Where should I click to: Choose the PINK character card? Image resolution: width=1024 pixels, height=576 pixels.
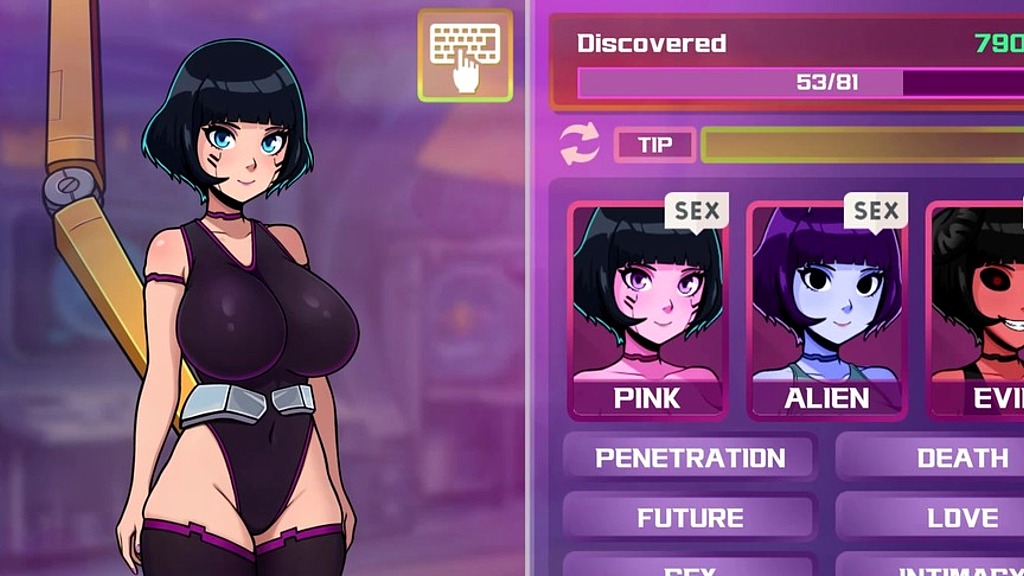[647, 310]
